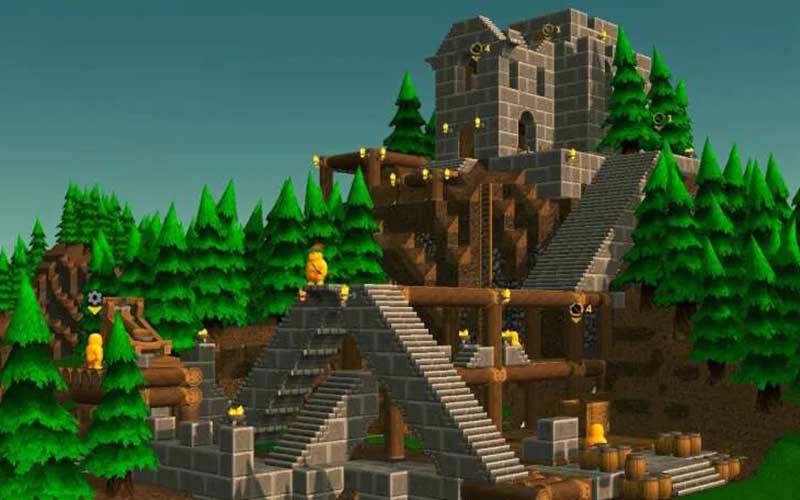The width and height of the screenshot is (800, 500).
Task: Select the gear task marker with yellow arrow
Action: click(x=94, y=299)
